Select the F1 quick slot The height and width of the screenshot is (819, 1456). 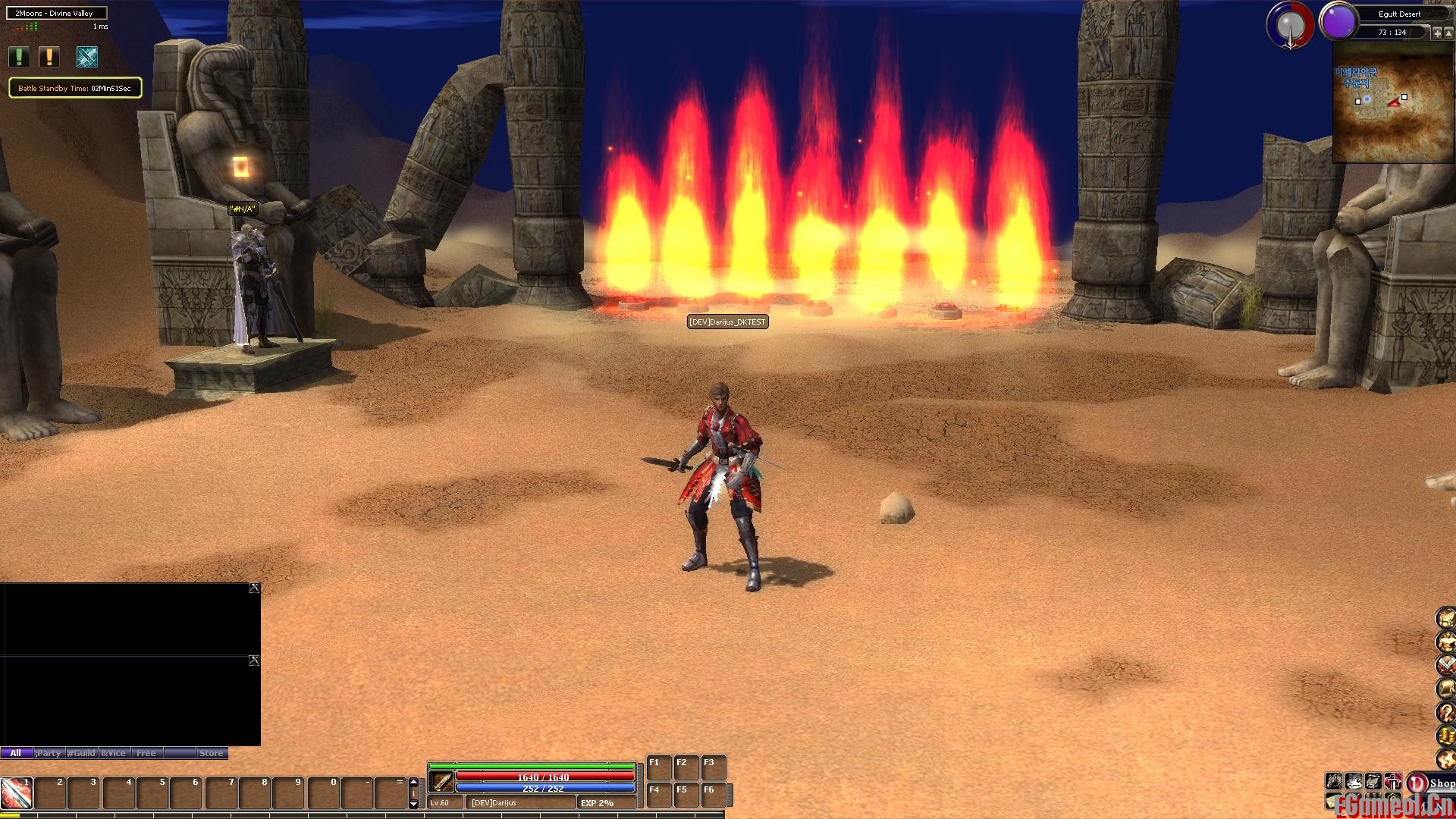[x=657, y=767]
